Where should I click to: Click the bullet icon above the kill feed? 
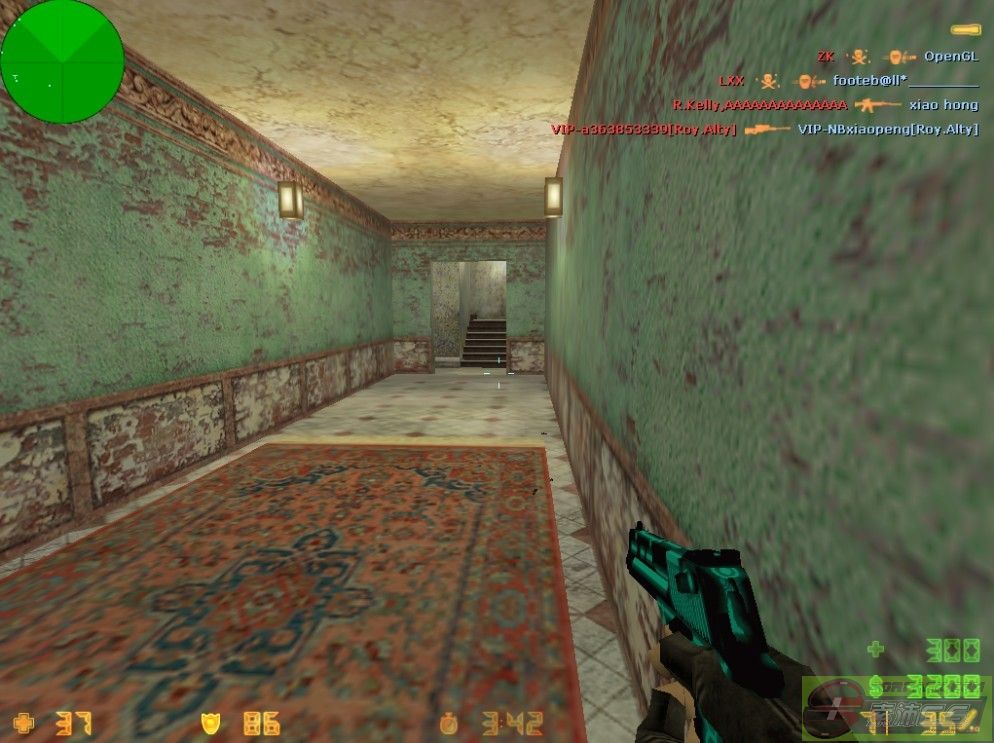(x=965, y=31)
